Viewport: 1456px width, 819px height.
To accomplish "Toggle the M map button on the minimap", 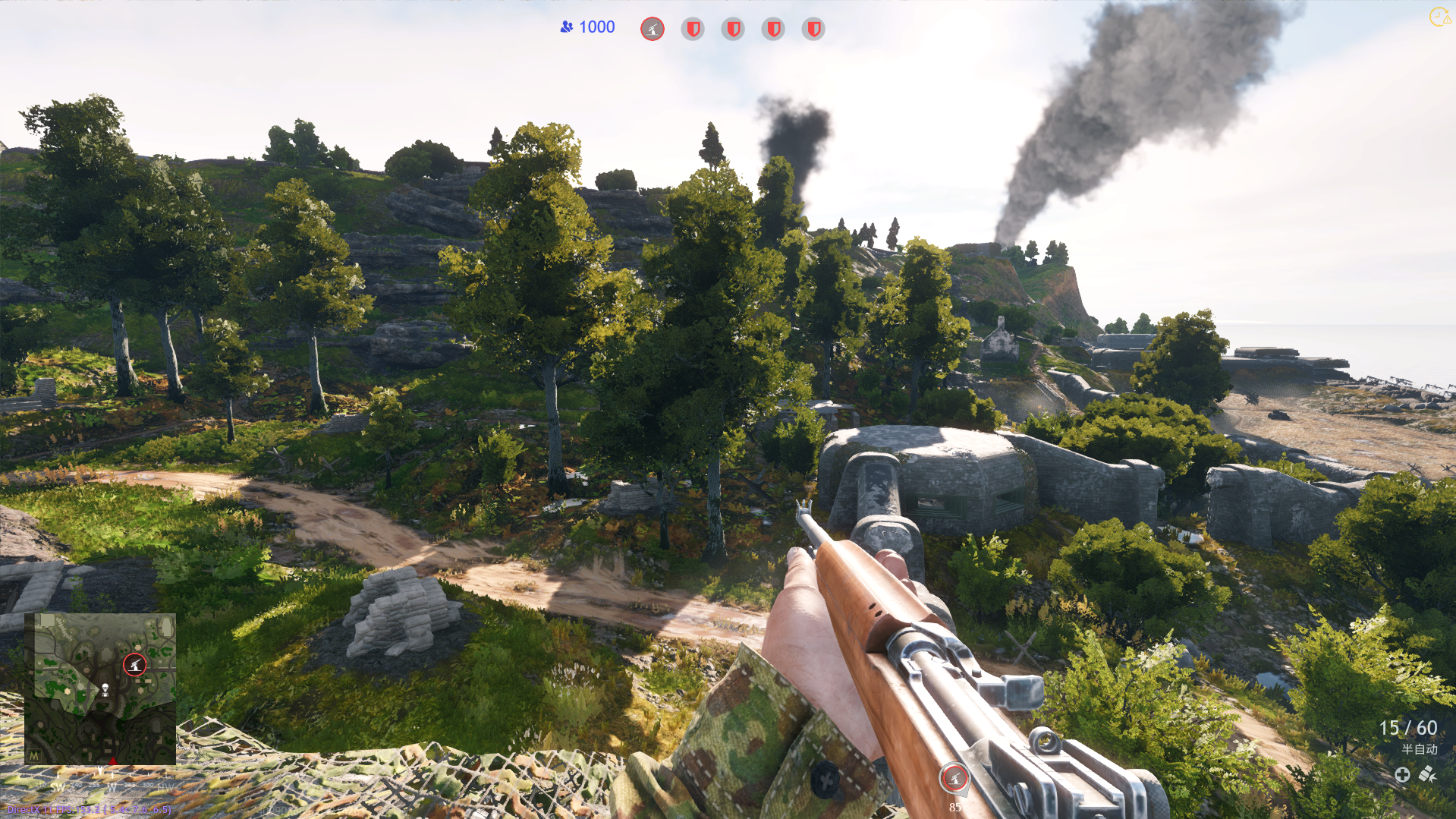I will pos(34,756).
